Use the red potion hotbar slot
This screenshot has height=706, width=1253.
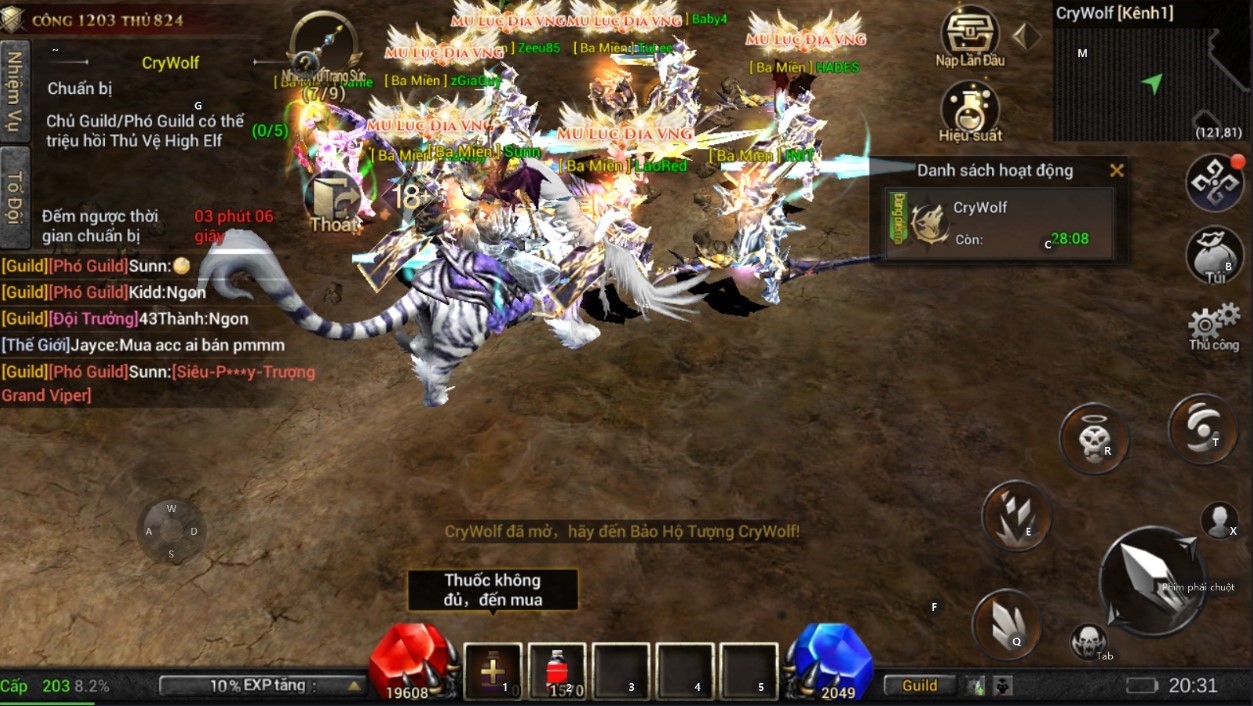(557, 670)
